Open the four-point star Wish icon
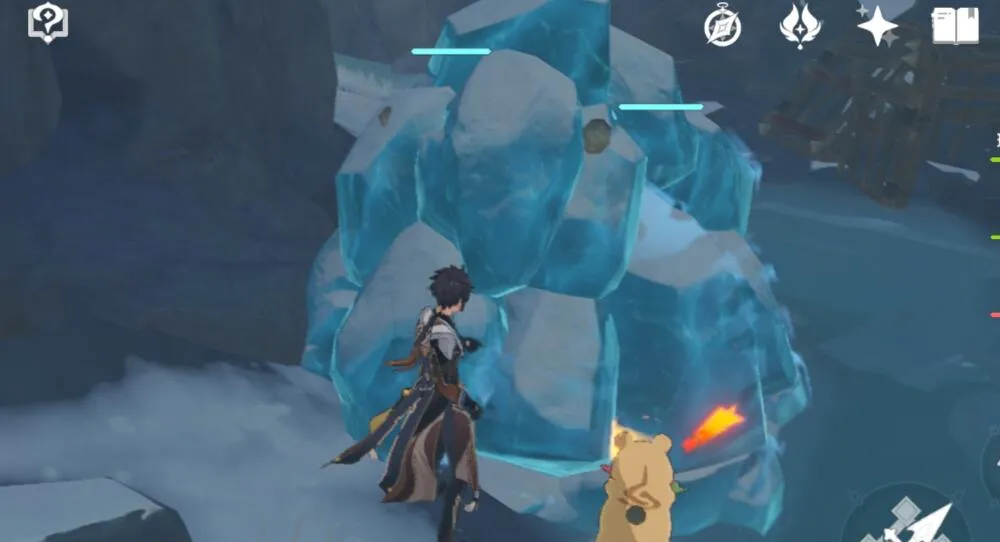Screen dimensions: 1000x542 877,25
